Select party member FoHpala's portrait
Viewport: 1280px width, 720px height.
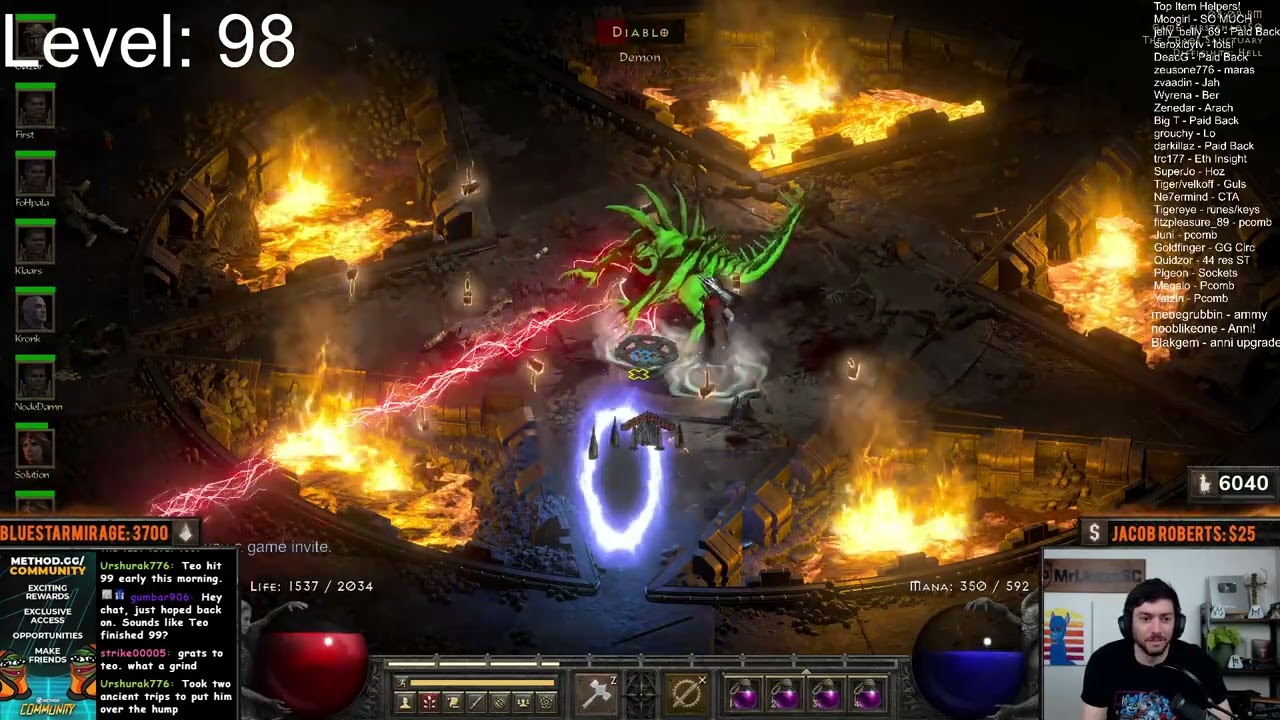(35, 175)
